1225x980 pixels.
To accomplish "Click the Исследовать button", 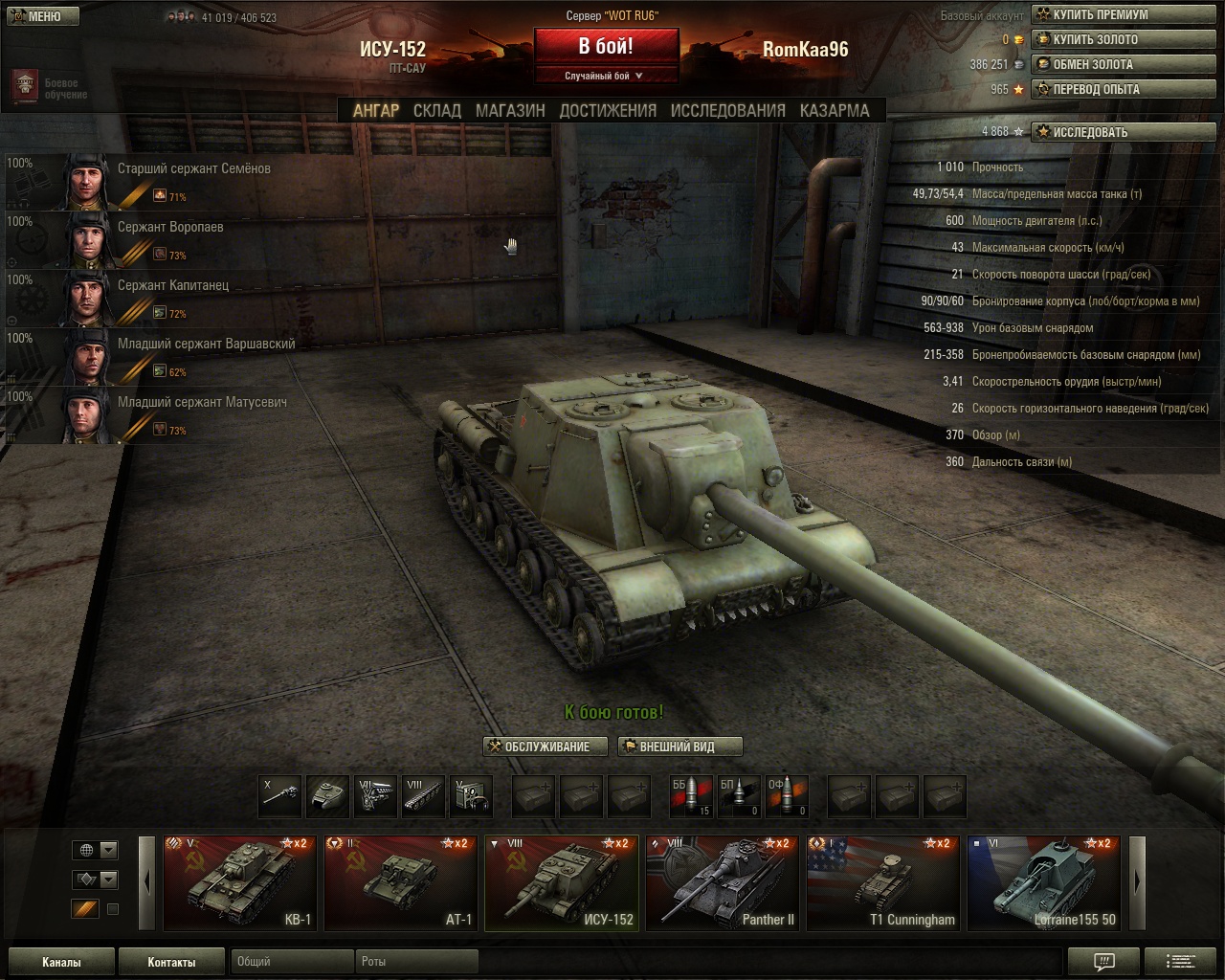I will (1124, 132).
